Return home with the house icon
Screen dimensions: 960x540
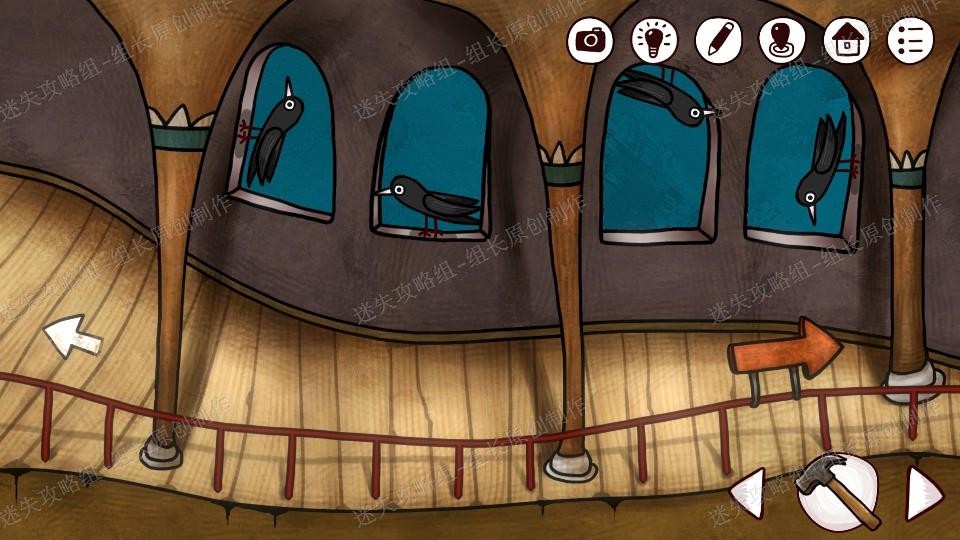tap(846, 40)
